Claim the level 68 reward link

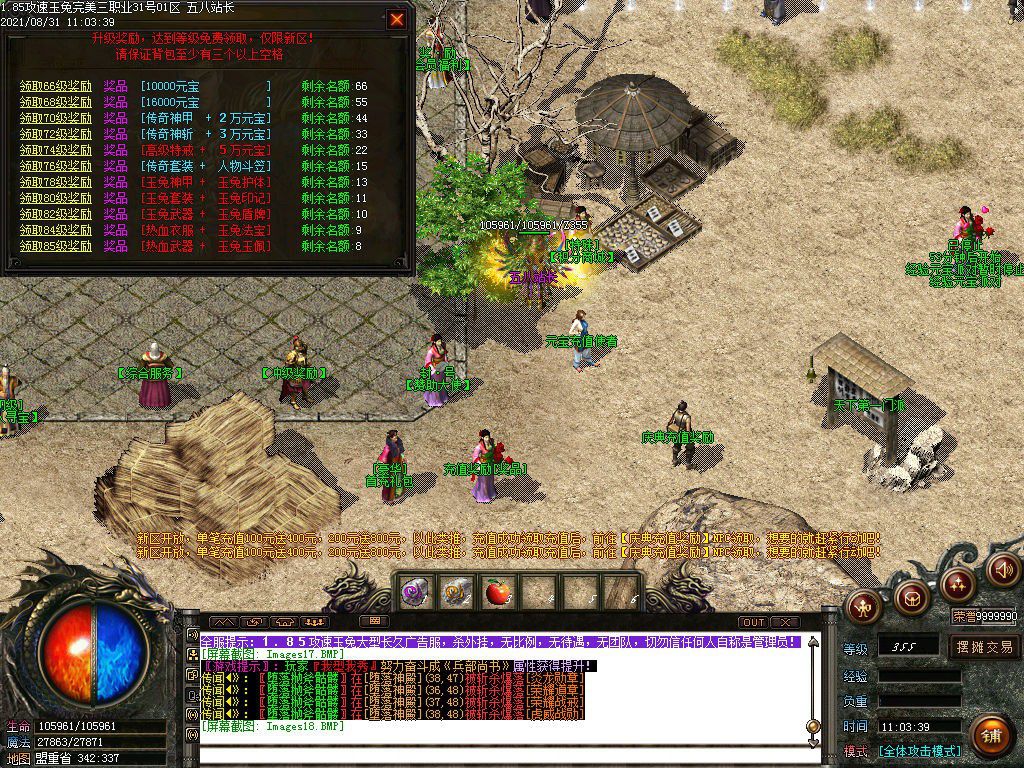click(x=56, y=103)
